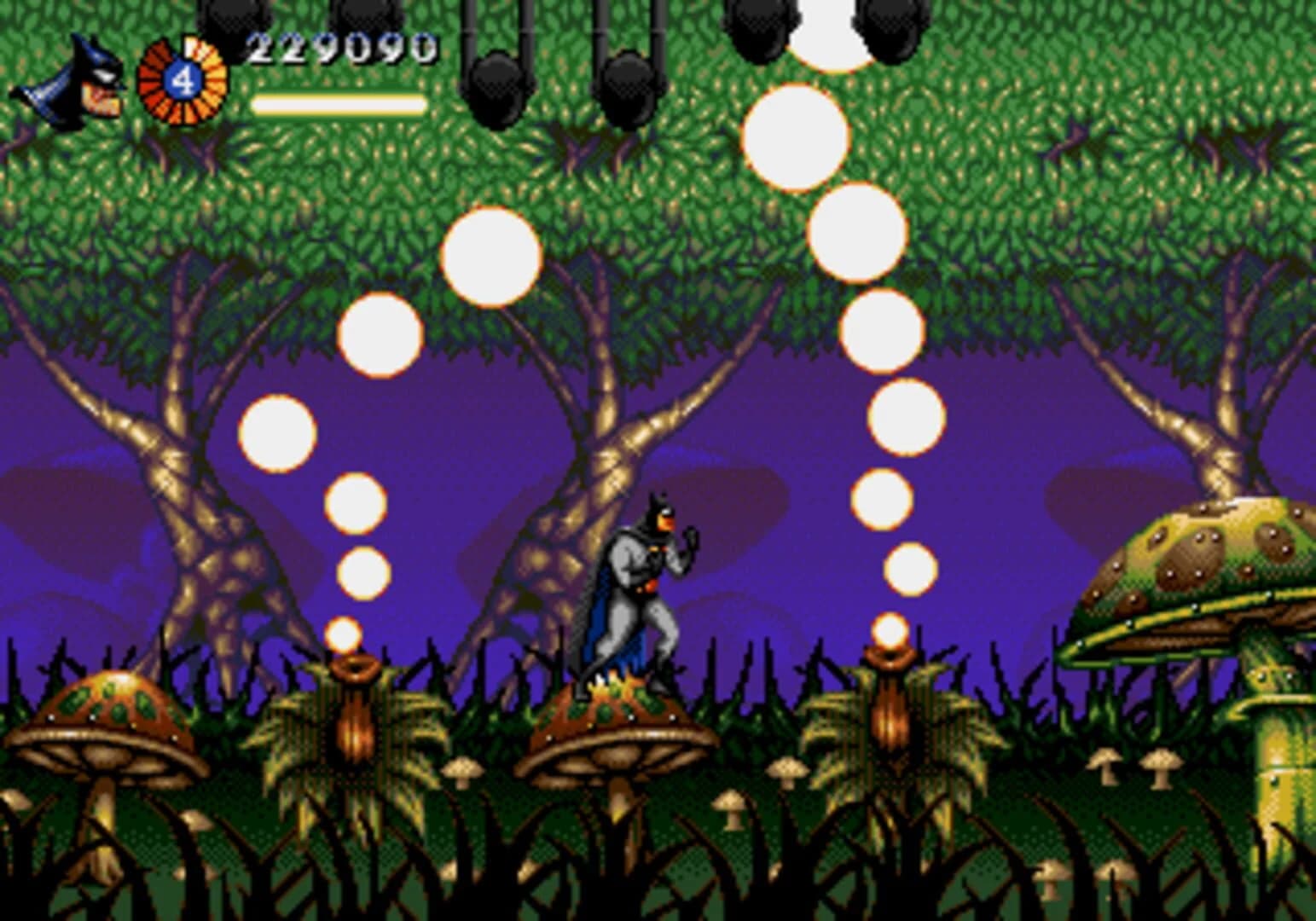Click the yellow health bar under the score
This screenshot has height=921, width=1316.
click(x=338, y=104)
